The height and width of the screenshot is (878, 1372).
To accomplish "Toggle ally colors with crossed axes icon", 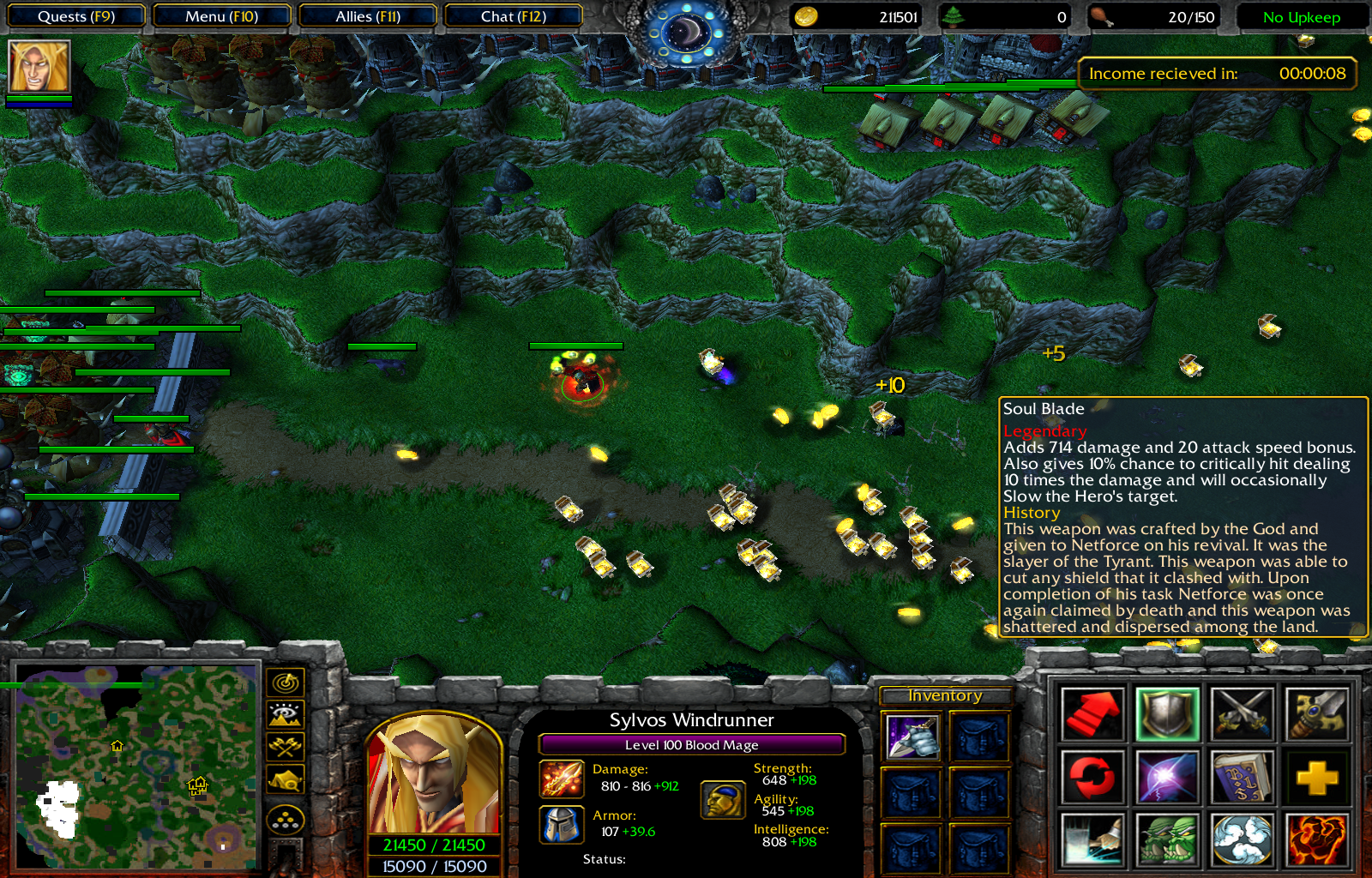I will point(286,744).
